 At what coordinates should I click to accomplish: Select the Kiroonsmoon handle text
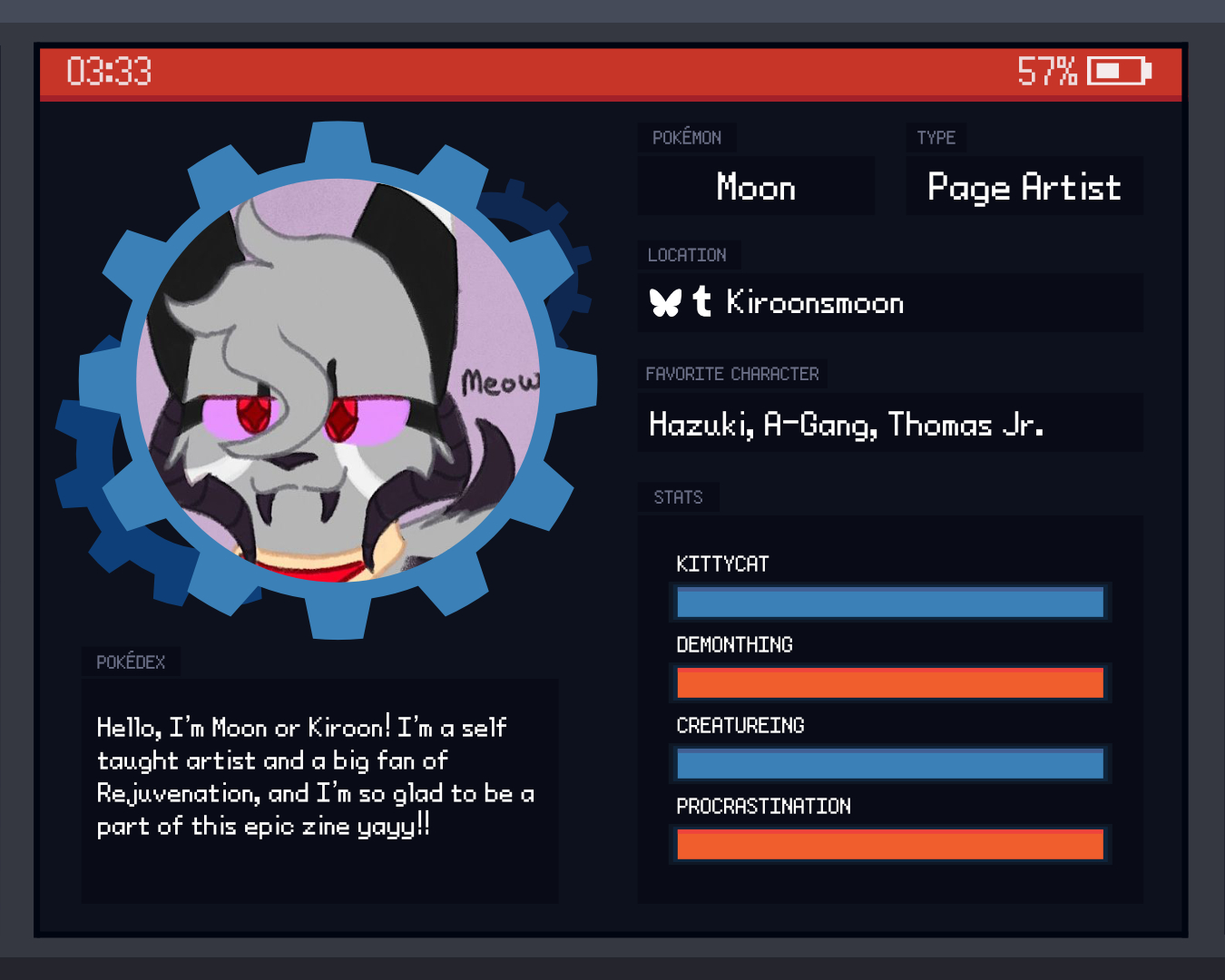(x=815, y=303)
